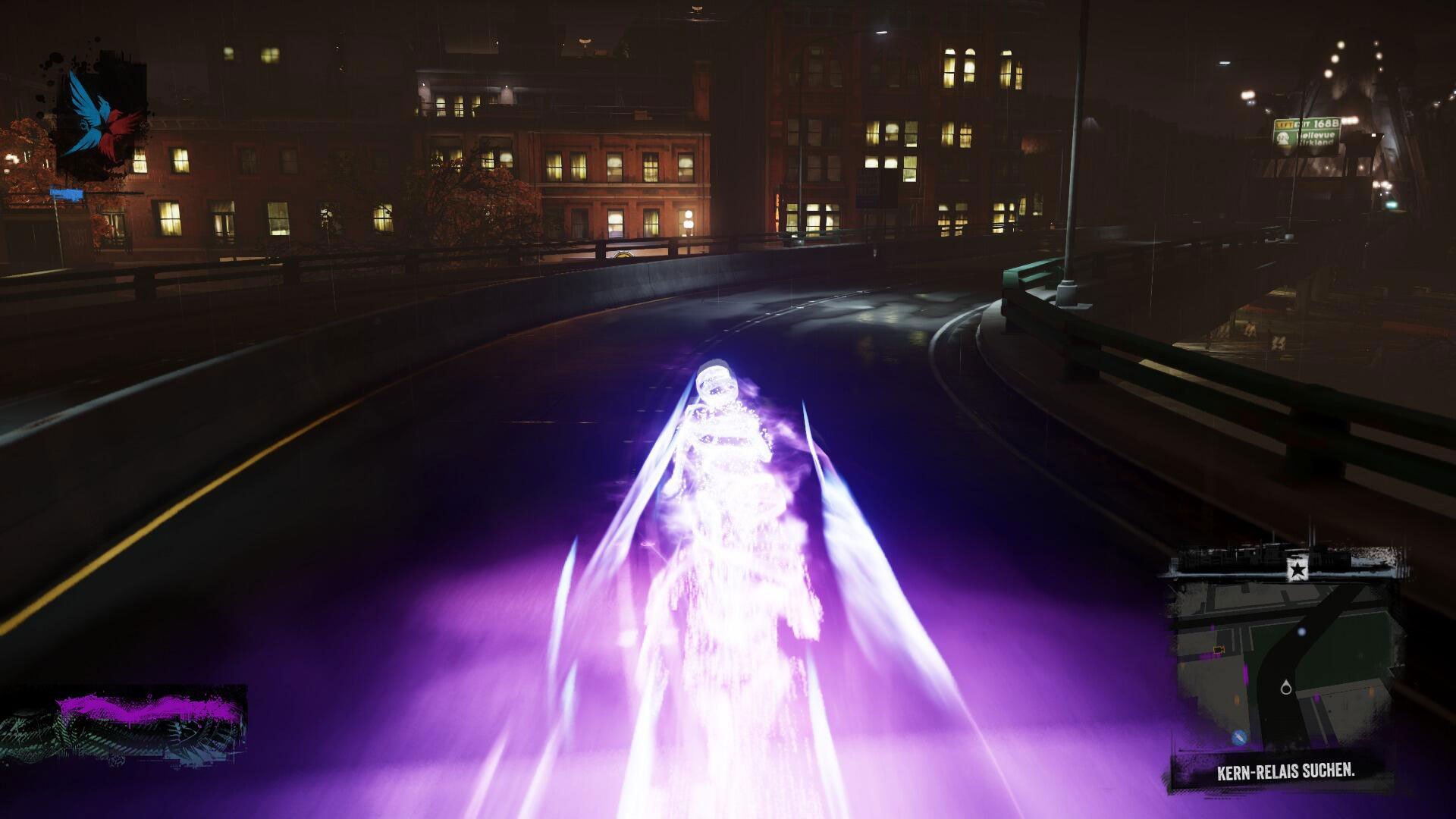Toggle the blue wing of the karma emblem
This screenshot has height=819, width=1456.
point(83,106)
